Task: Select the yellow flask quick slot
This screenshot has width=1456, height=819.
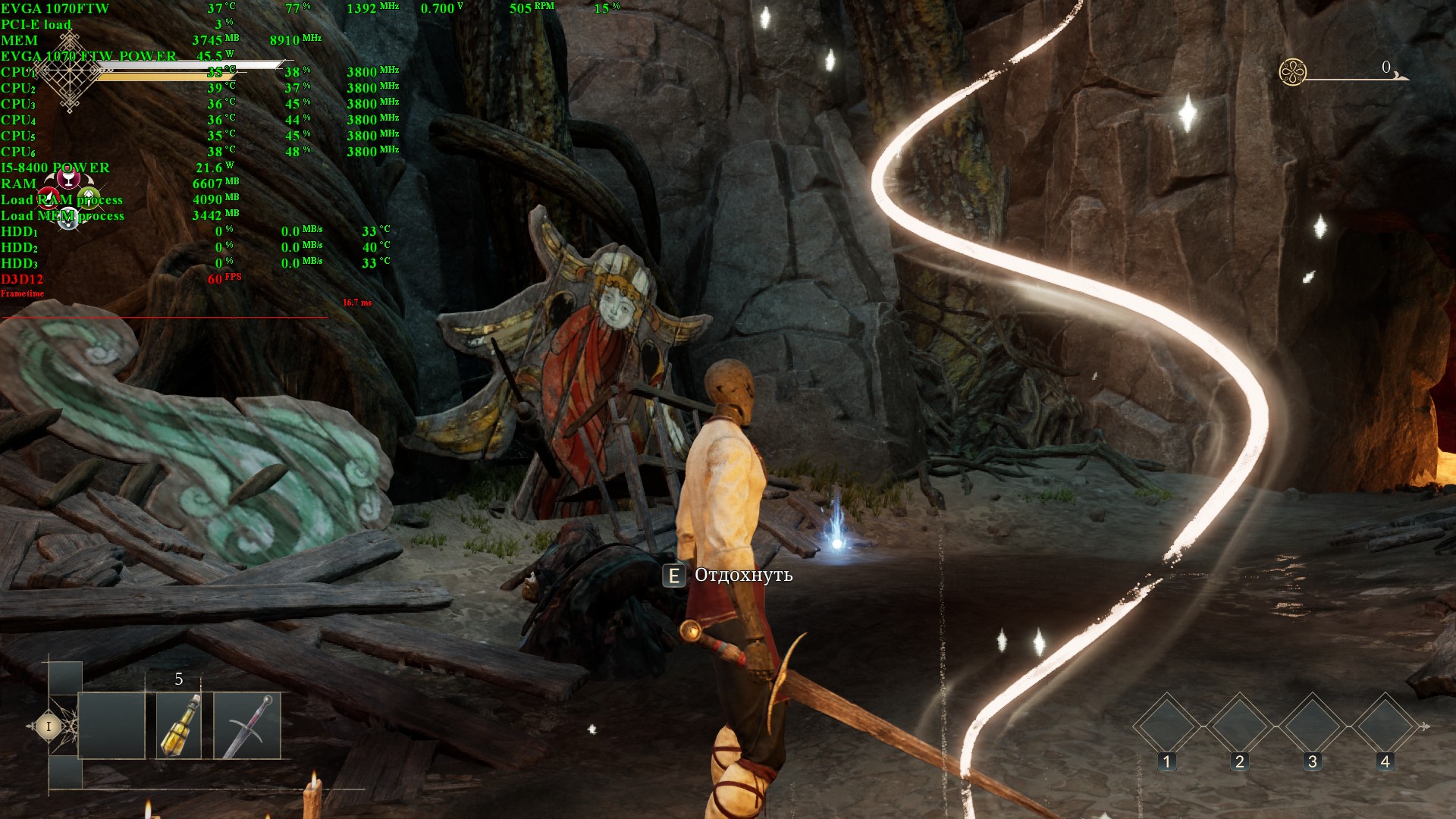Action: pyautogui.click(x=179, y=726)
